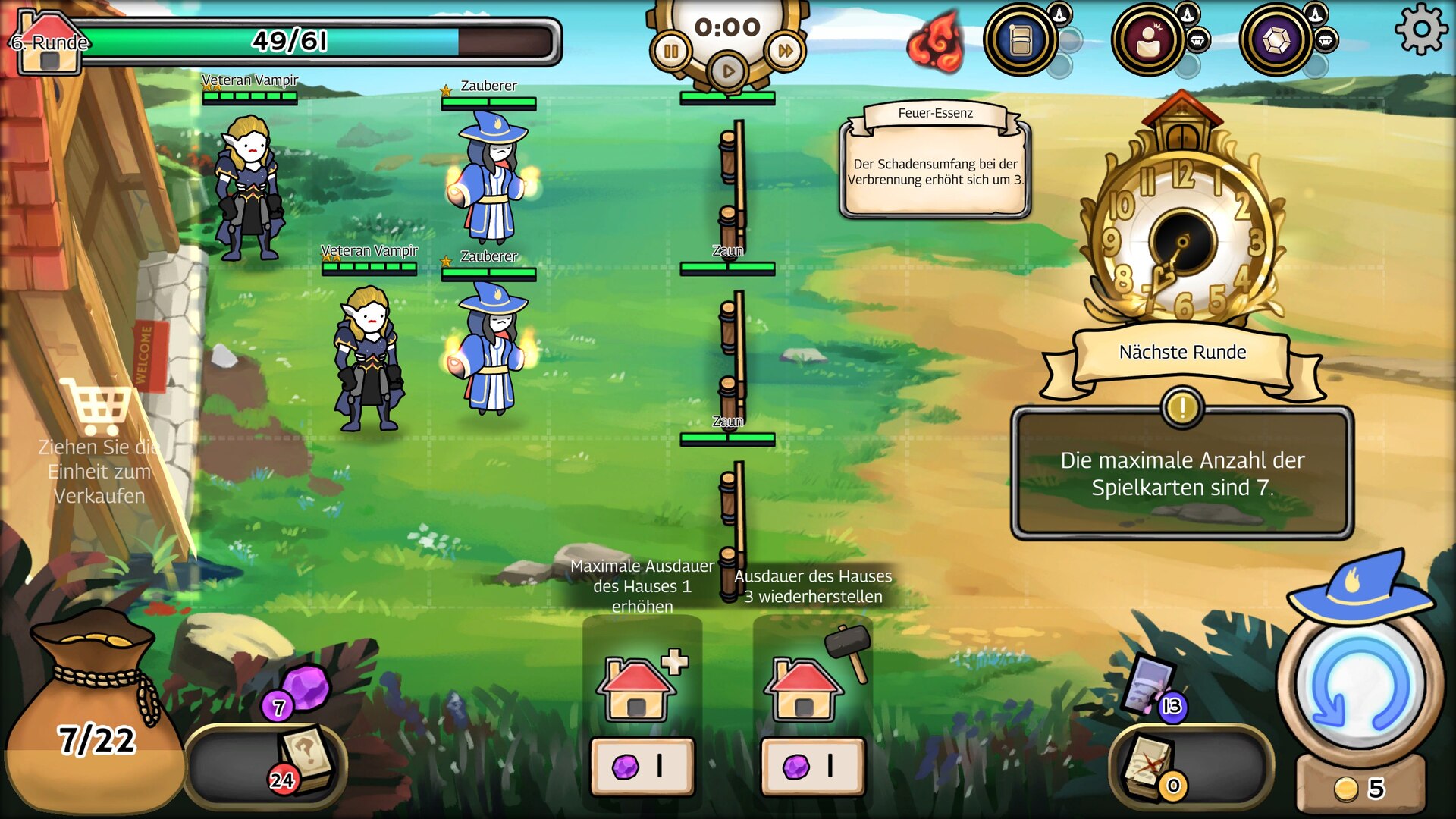Buy the house durability repair
This screenshot has width=1456, height=819.
[x=812, y=766]
